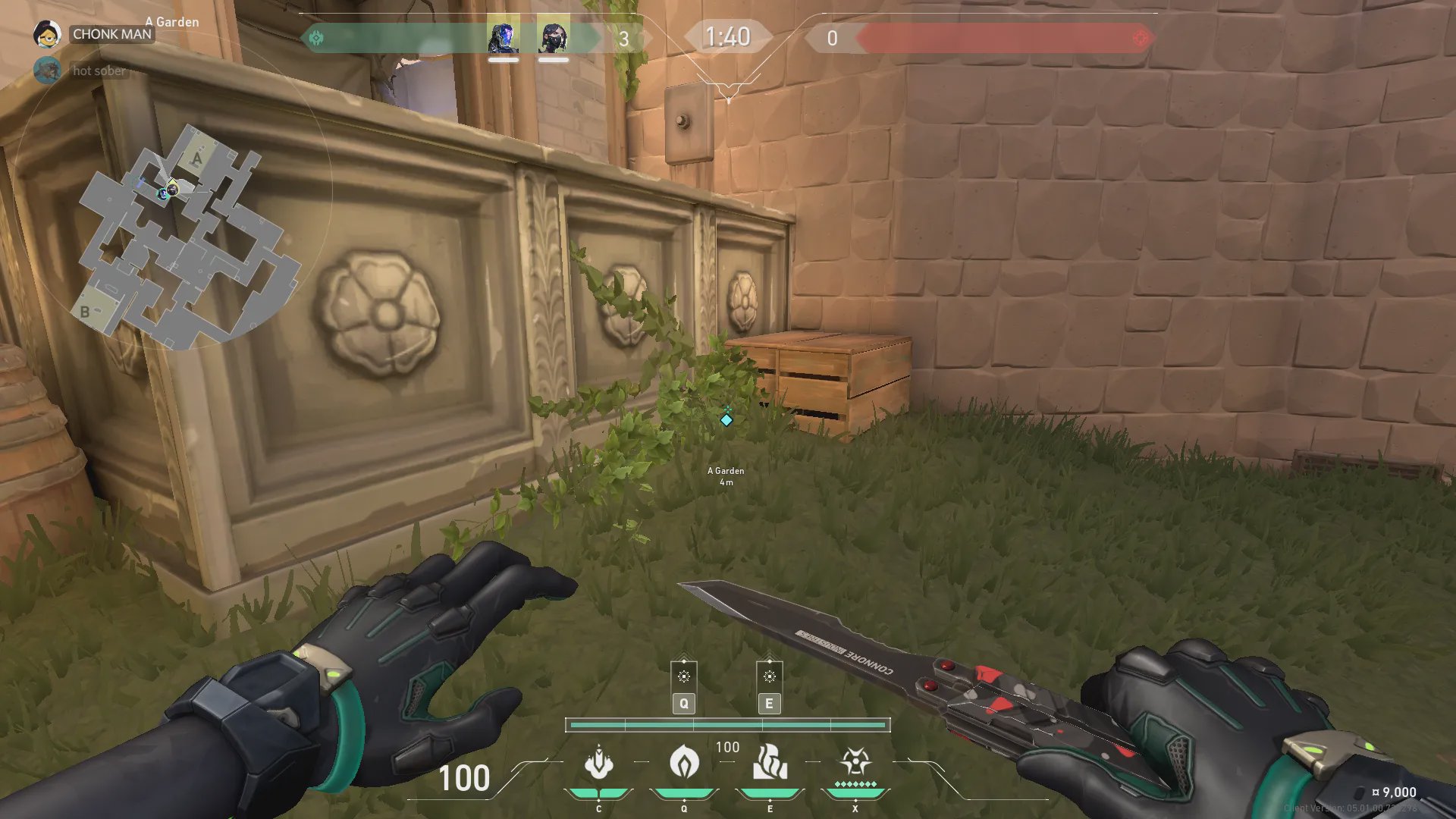This screenshot has height=819, width=1456.
Task: Select the Poison Cloud ability icon
Action: coord(684,762)
